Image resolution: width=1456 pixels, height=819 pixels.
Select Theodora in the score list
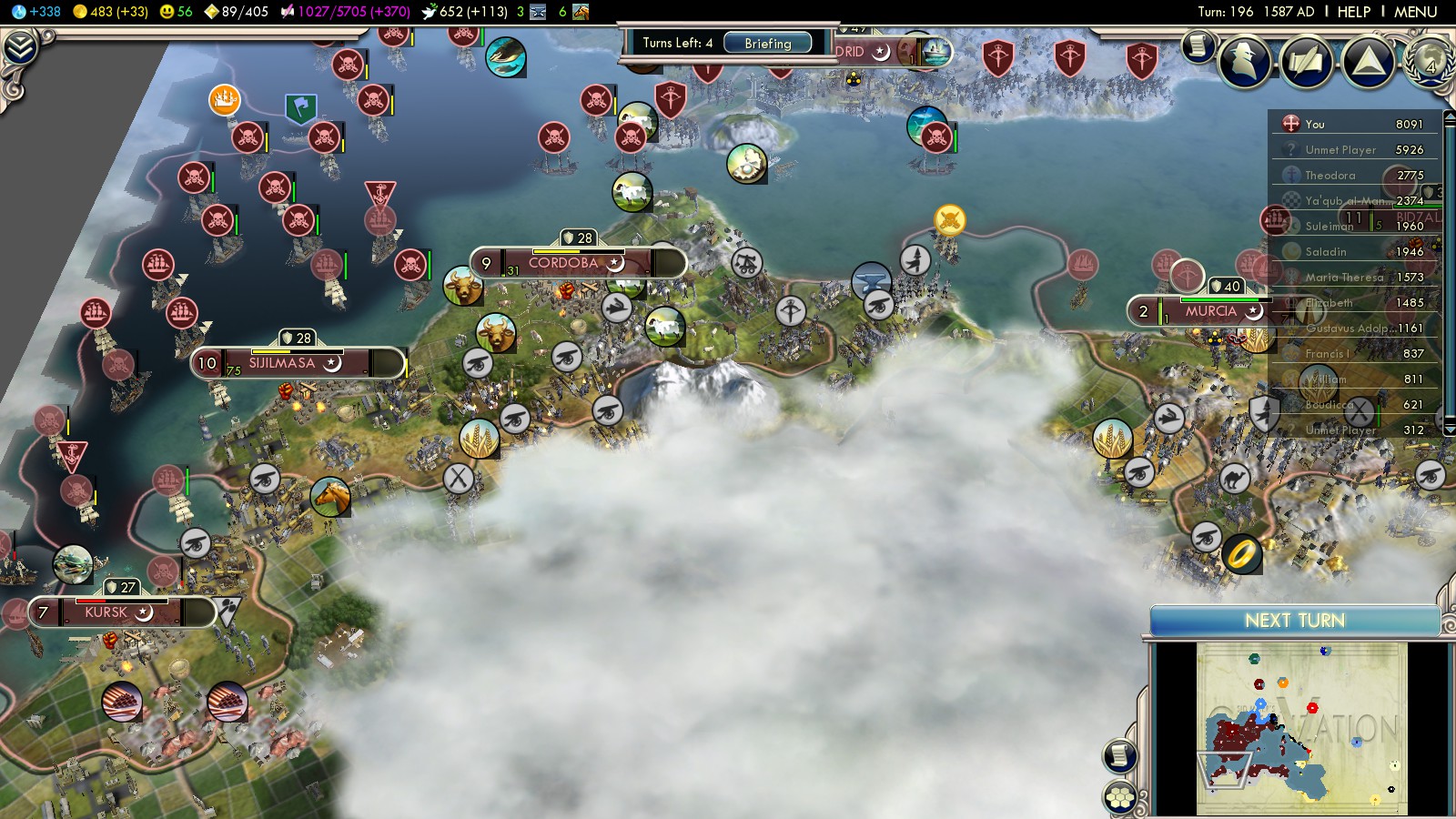[x=1330, y=175]
